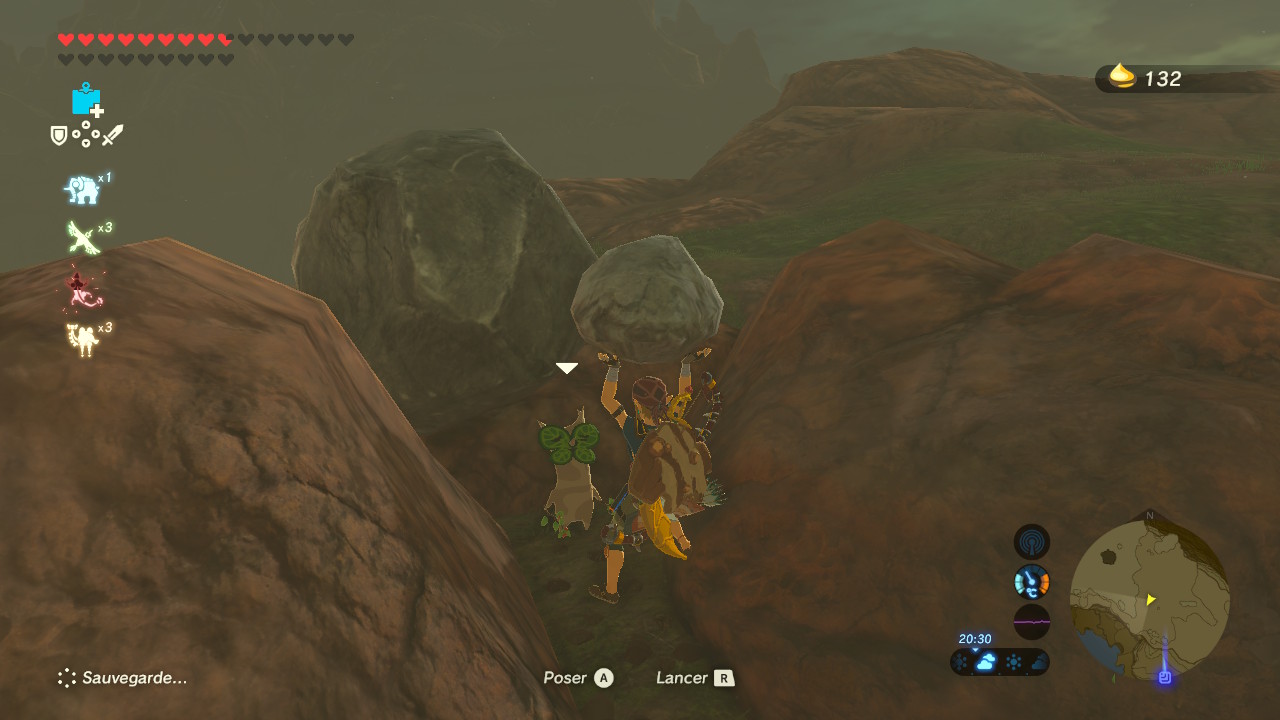Trigger the camel Urbosa's Fury ability icon

[x=82, y=339]
